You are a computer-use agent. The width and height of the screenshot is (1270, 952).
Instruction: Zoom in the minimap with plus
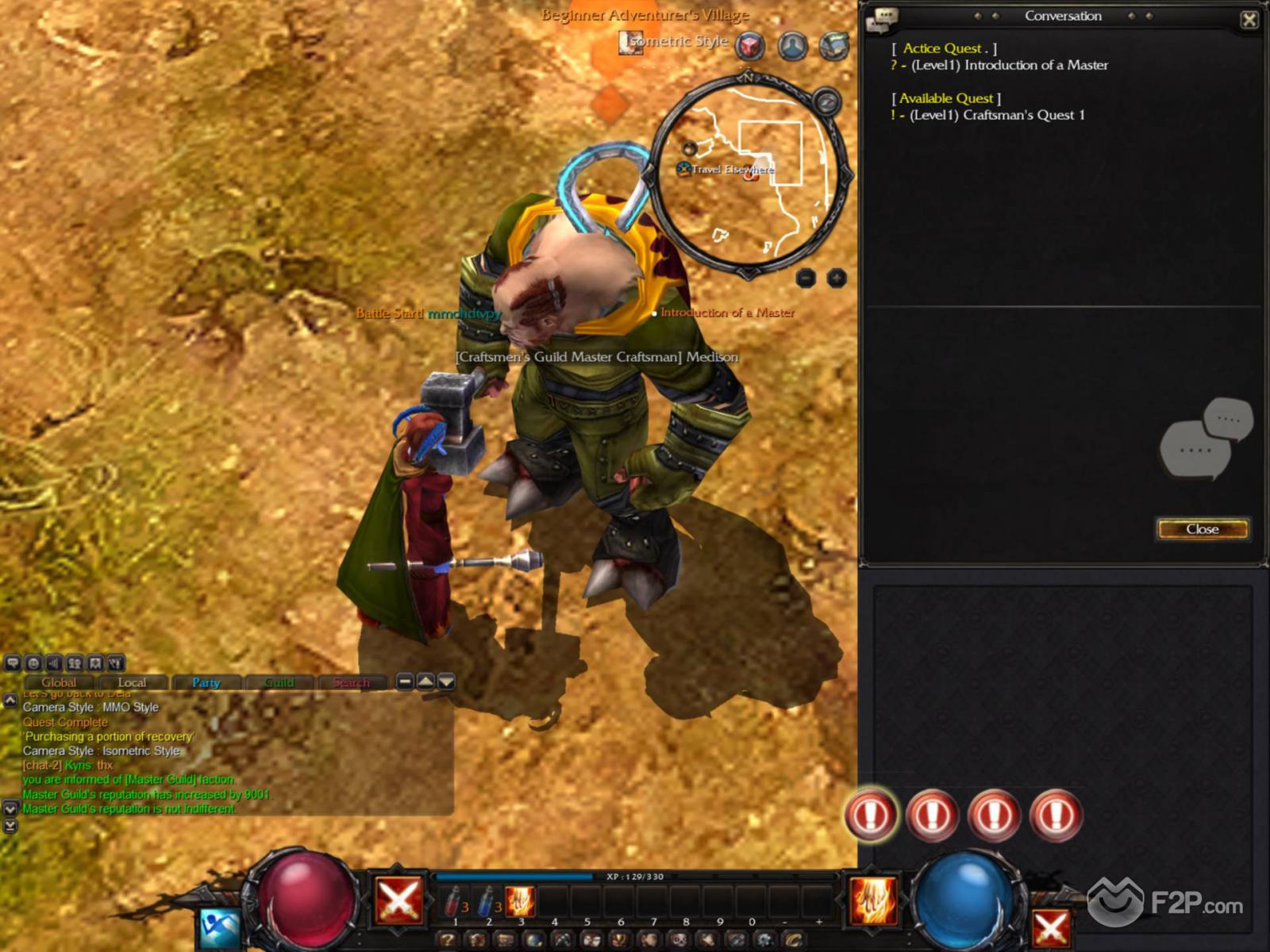[x=837, y=278]
